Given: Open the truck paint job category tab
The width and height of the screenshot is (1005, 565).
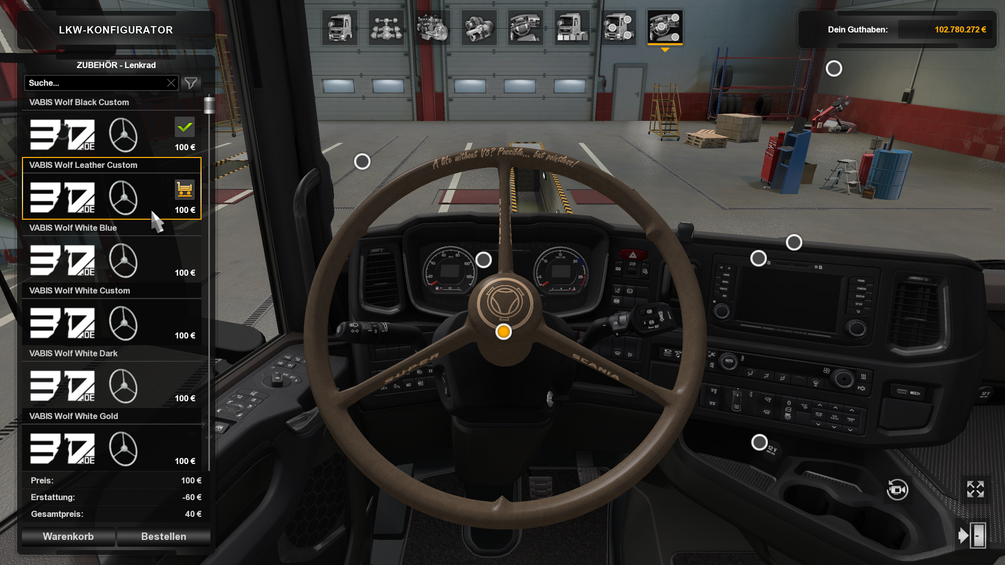Looking at the screenshot, I should 572,28.
